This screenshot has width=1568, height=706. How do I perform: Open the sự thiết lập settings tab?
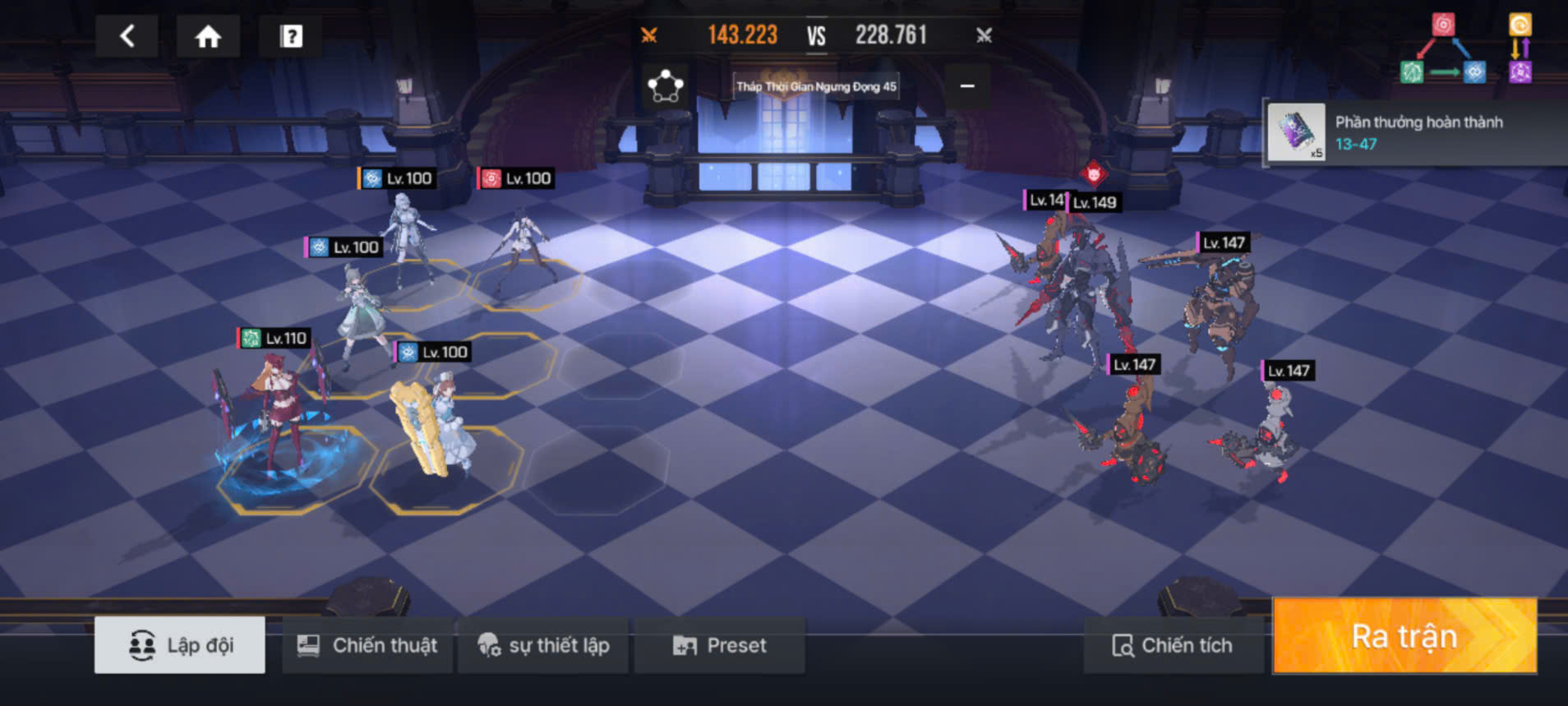(x=543, y=645)
